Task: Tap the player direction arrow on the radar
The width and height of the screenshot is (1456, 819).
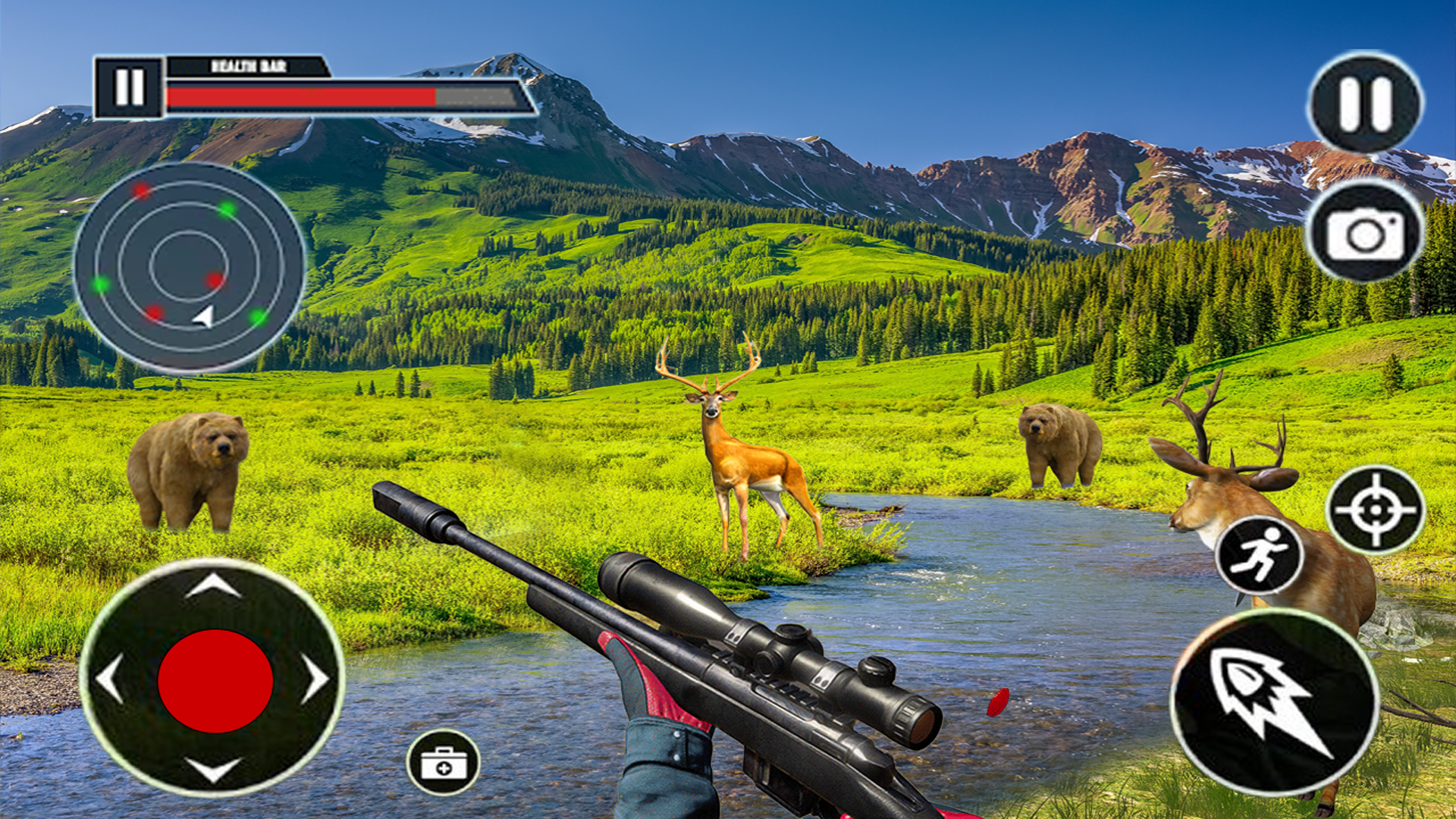Action: click(x=203, y=318)
